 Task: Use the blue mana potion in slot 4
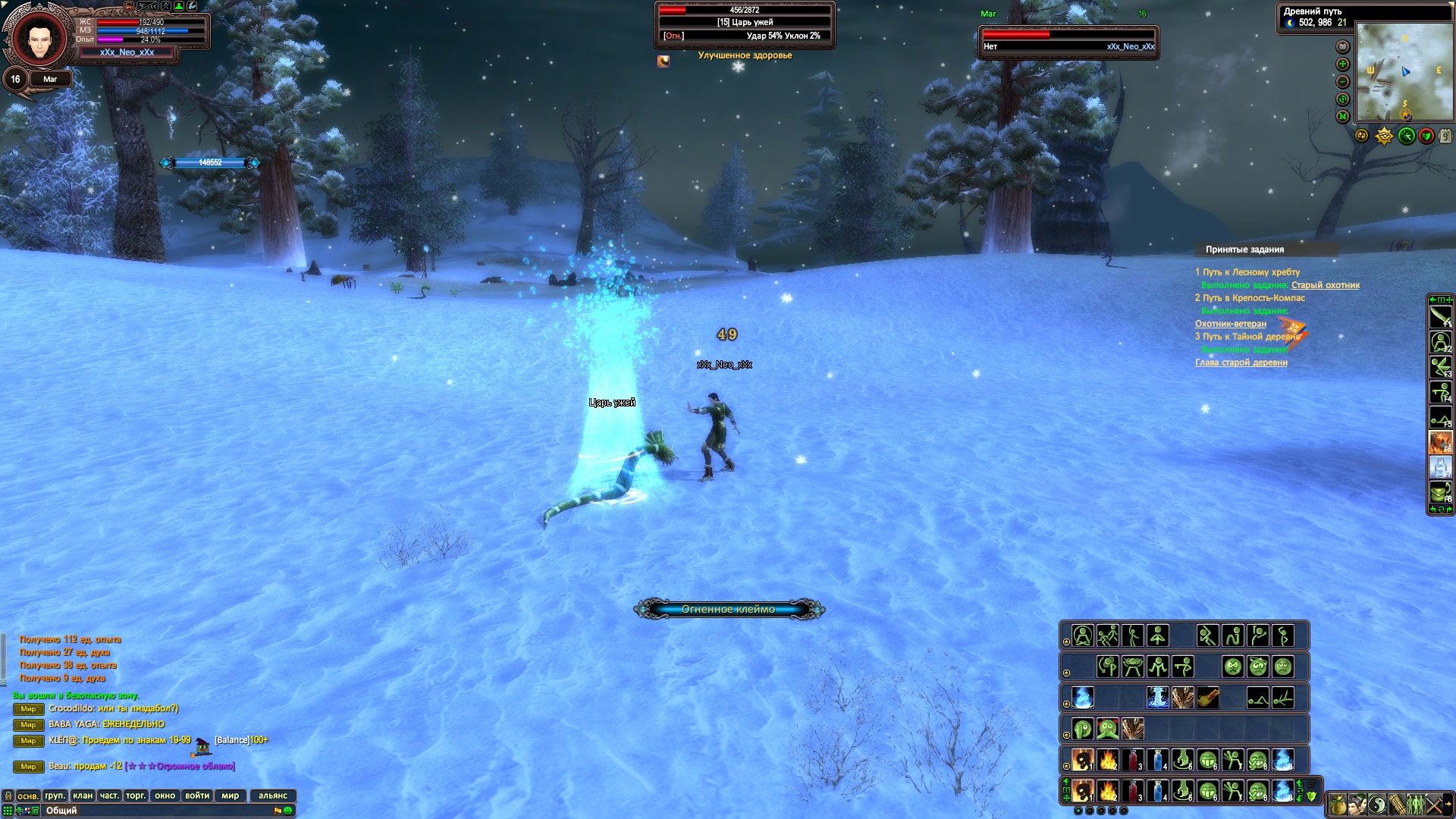[x=1158, y=791]
